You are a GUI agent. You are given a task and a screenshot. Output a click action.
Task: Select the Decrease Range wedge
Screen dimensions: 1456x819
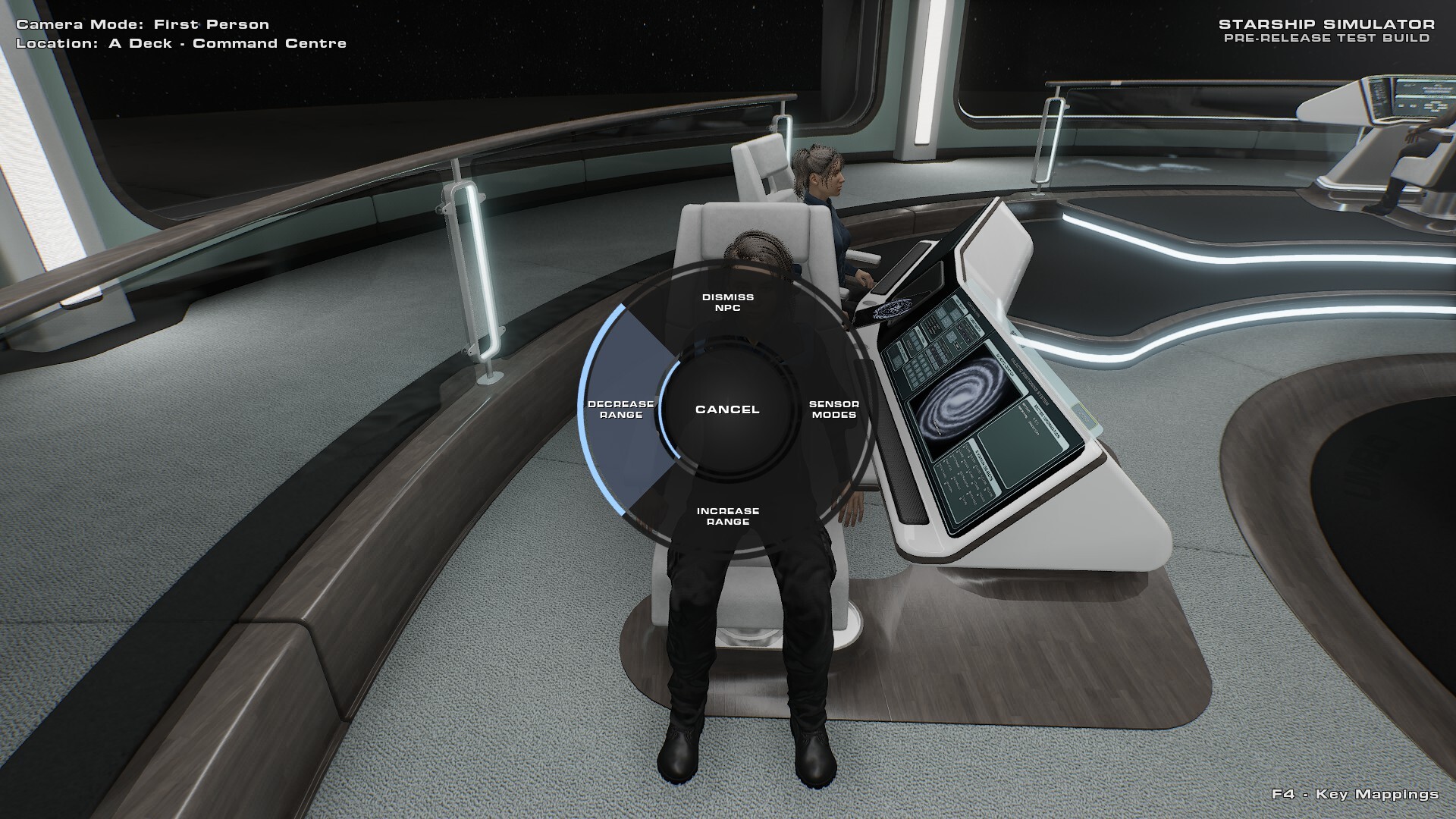(x=620, y=409)
